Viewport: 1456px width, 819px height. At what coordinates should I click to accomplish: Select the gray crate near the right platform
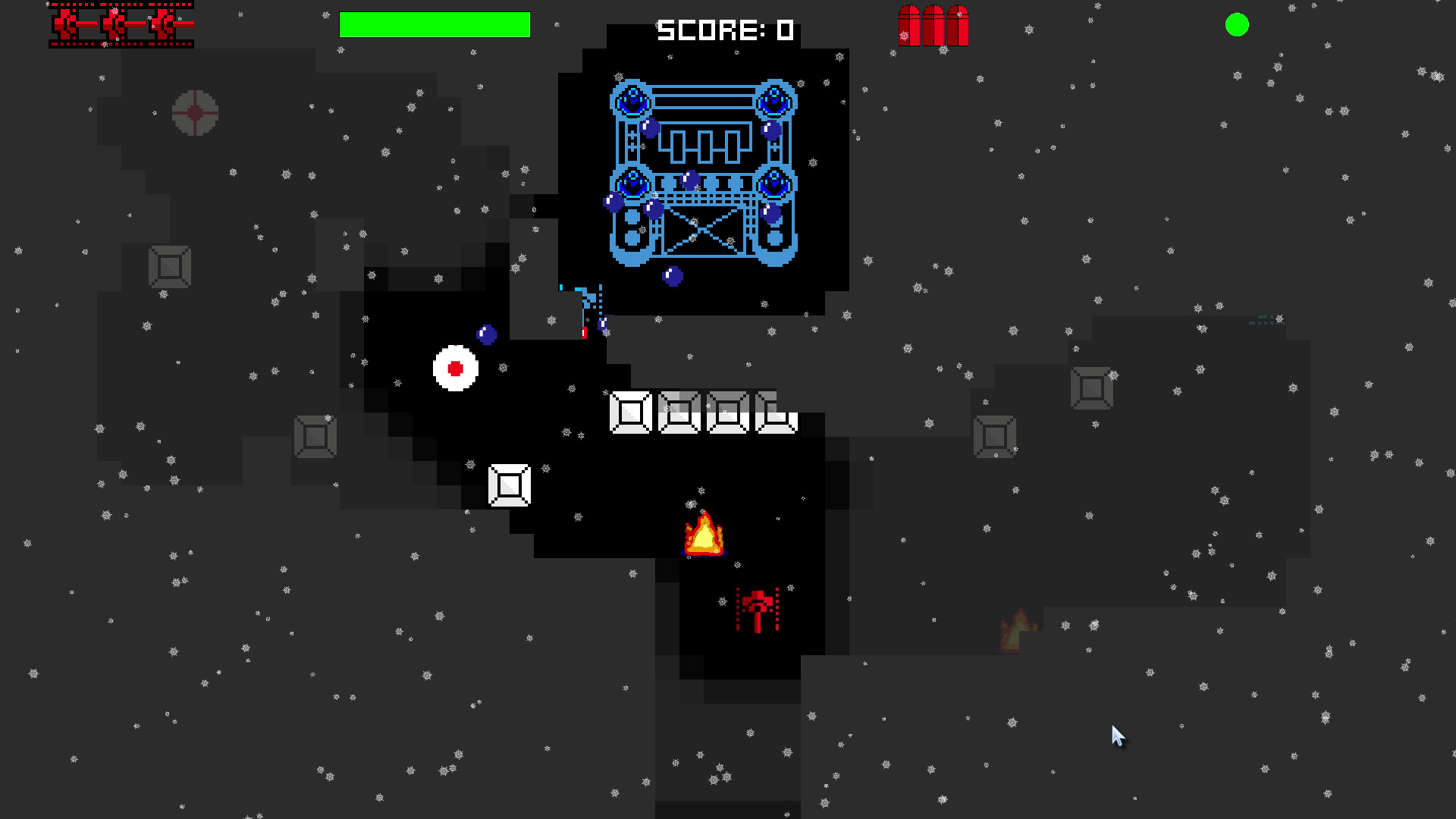(x=993, y=435)
